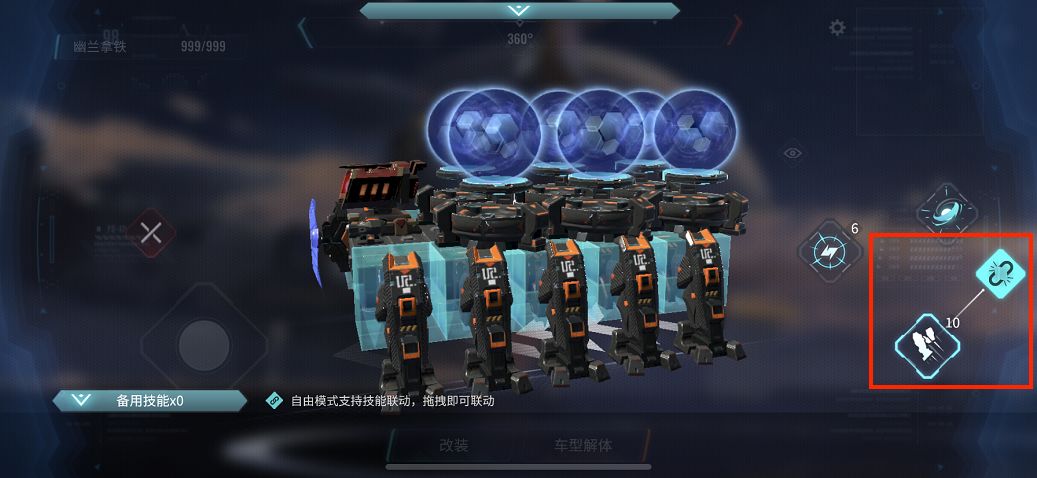The height and width of the screenshot is (478, 1037).
Task: Expand the 备用技能x0 spare skills panel
Action: (x=150, y=401)
